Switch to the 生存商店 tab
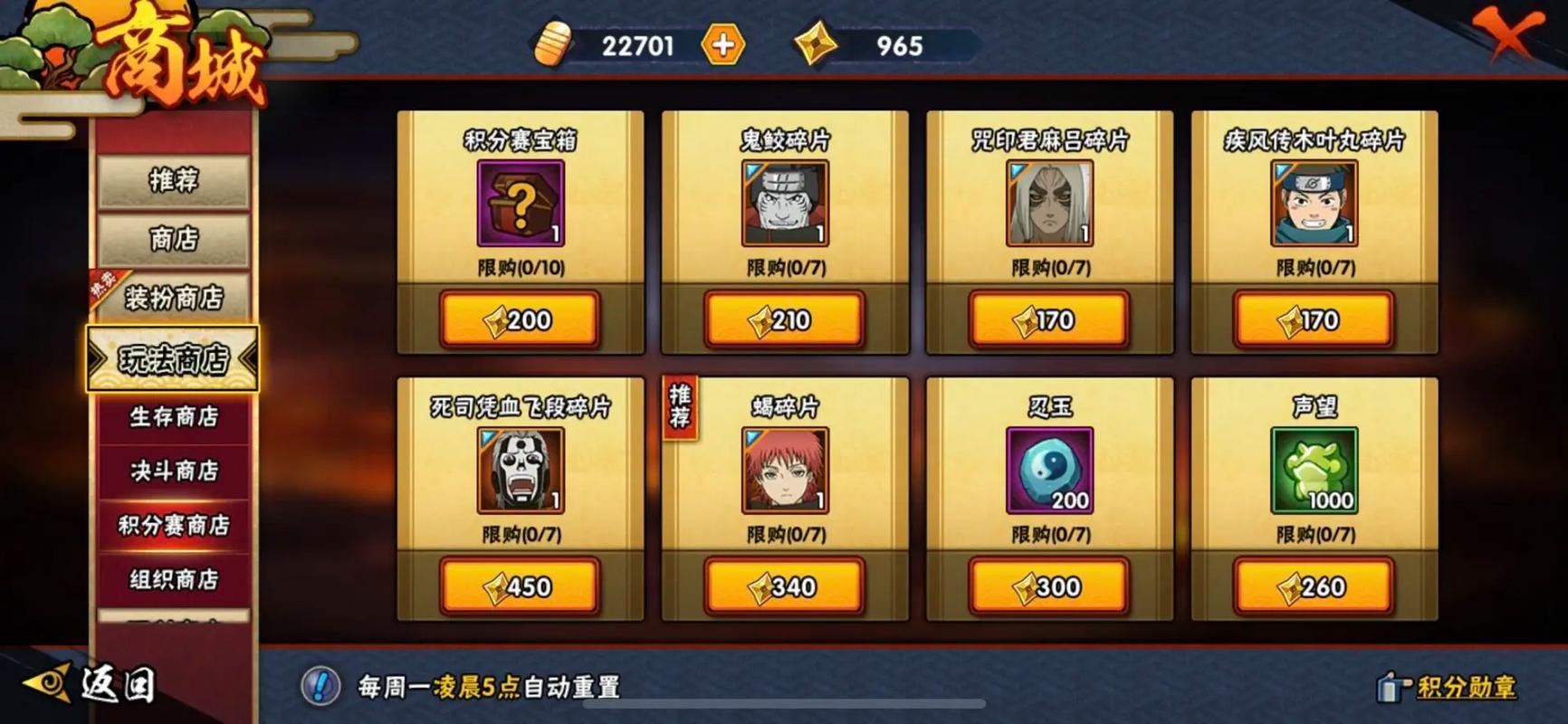 pyautogui.click(x=172, y=418)
